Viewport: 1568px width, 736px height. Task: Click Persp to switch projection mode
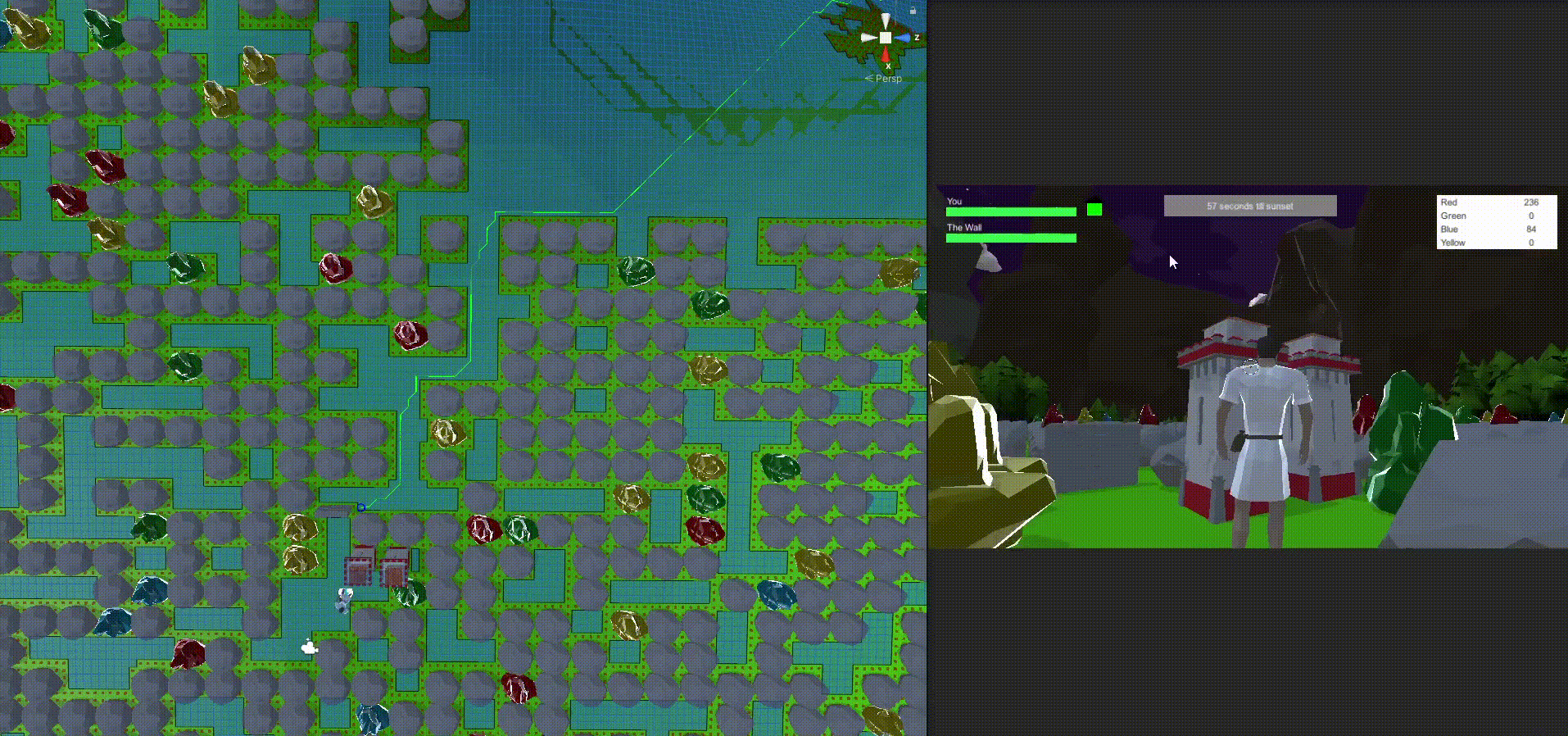[888, 79]
